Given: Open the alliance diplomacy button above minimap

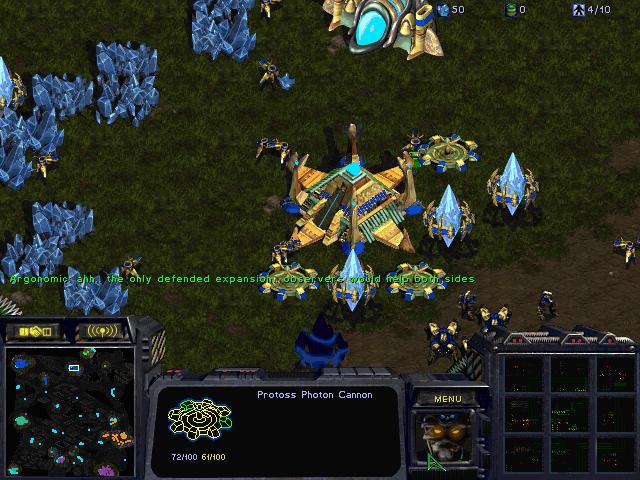Looking at the screenshot, I should [x=33, y=331].
